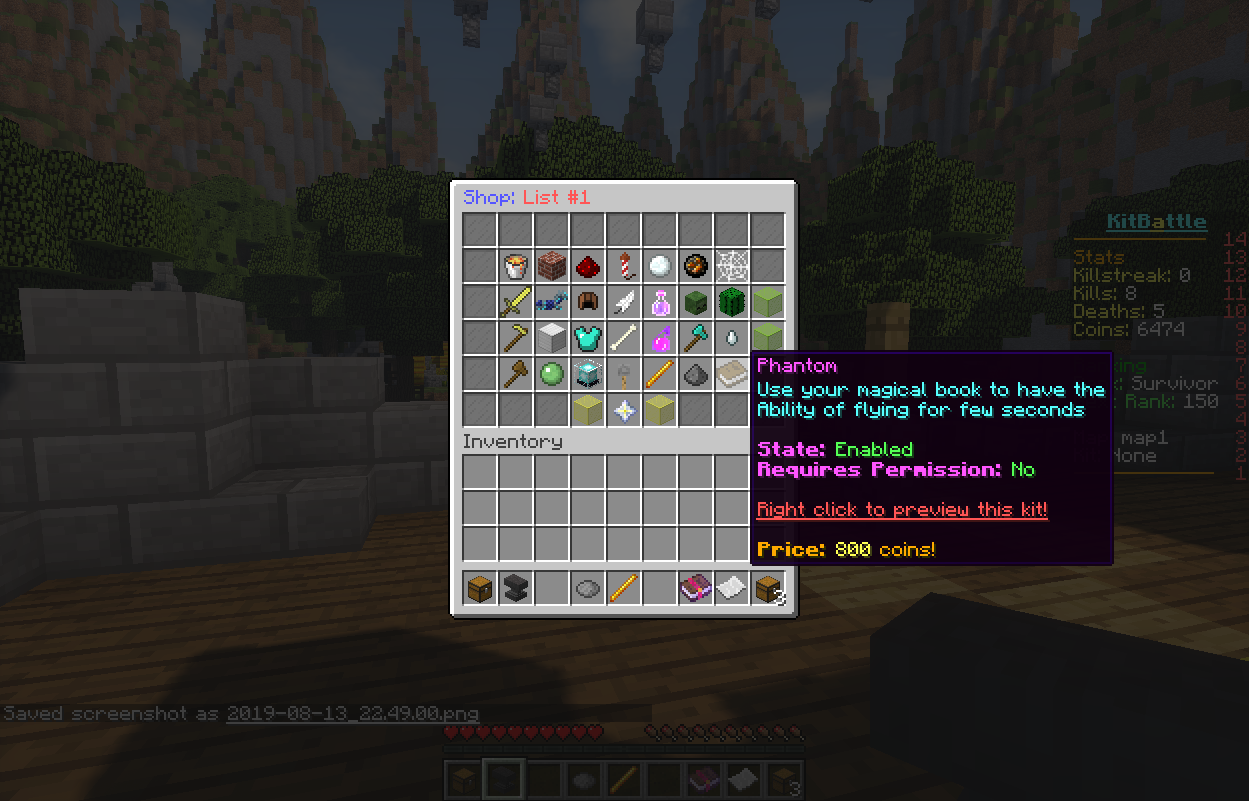Choose the blaze rod in the hotbar
Screen dimensions: 1249x801
(624, 588)
